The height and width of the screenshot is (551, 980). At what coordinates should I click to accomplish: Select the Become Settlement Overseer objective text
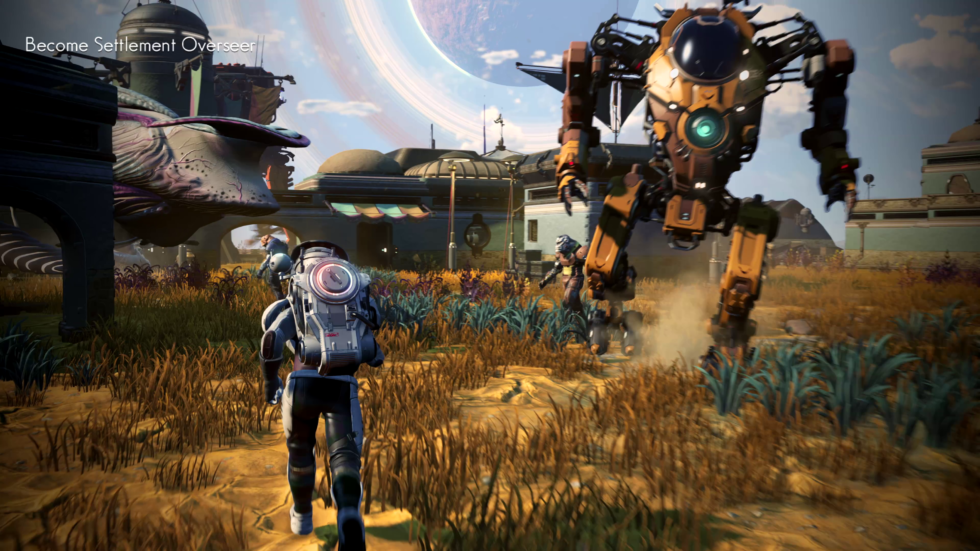(140, 45)
